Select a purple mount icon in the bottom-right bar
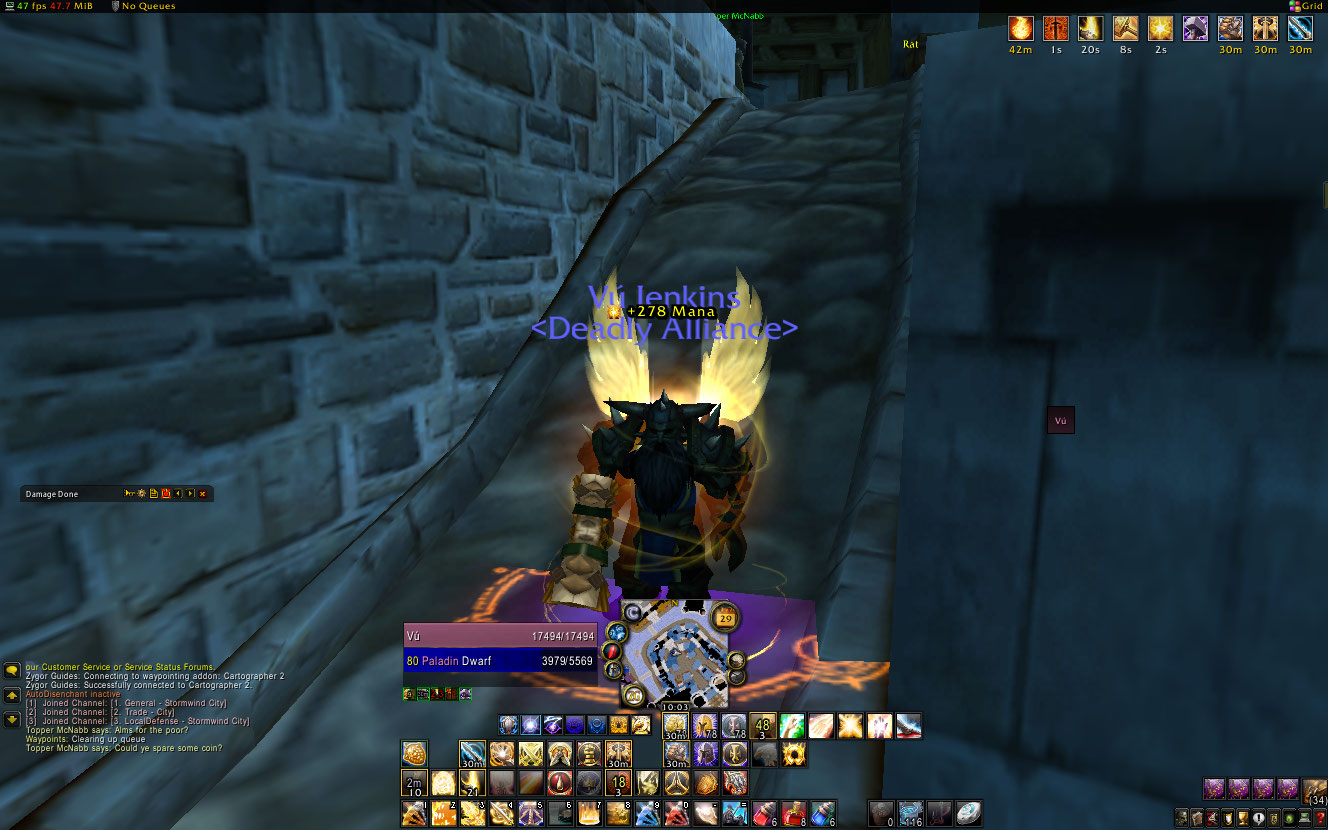1328x830 pixels. tap(1216, 790)
